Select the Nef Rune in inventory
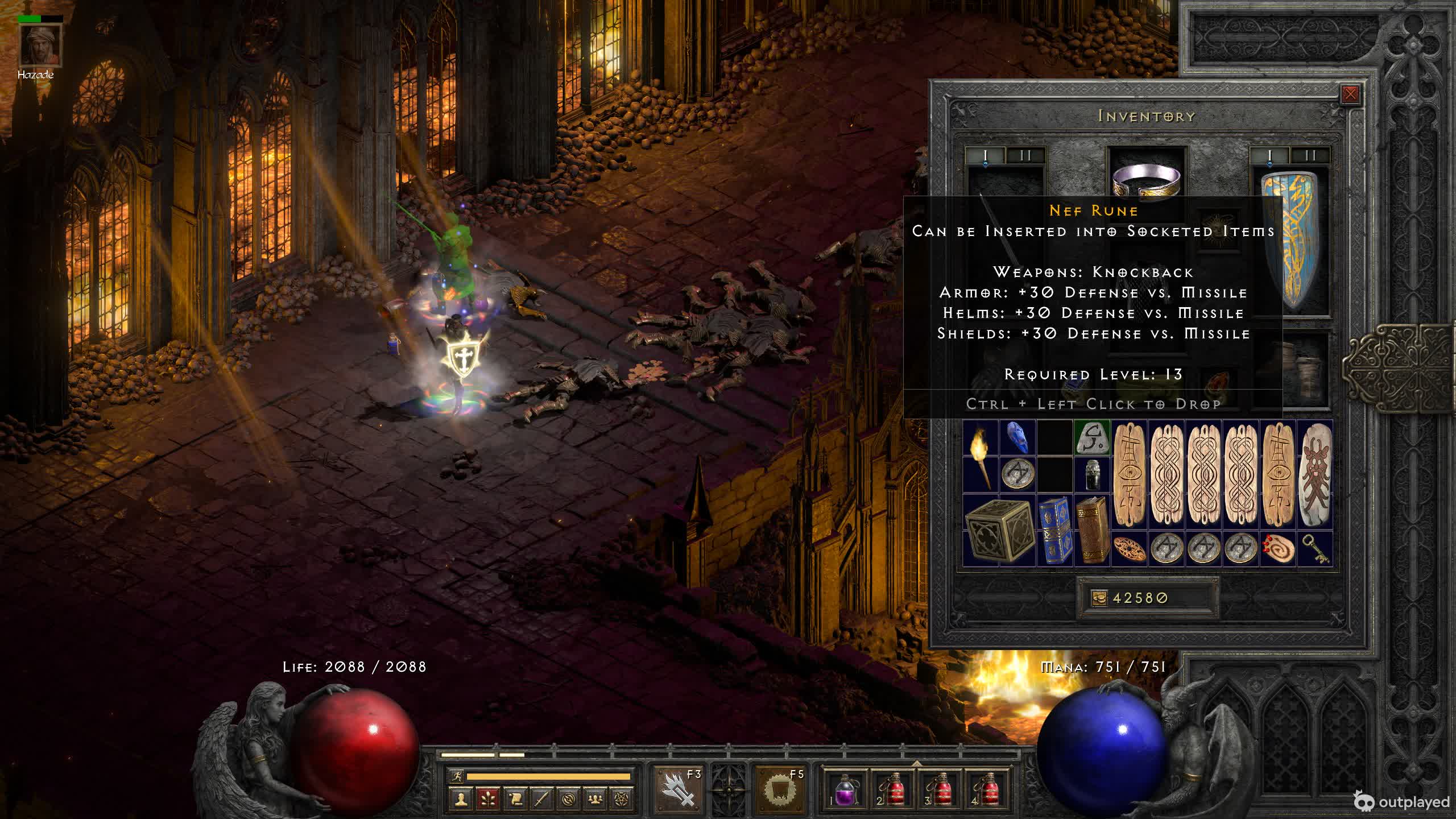1456x819 pixels. (x=1092, y=437)
